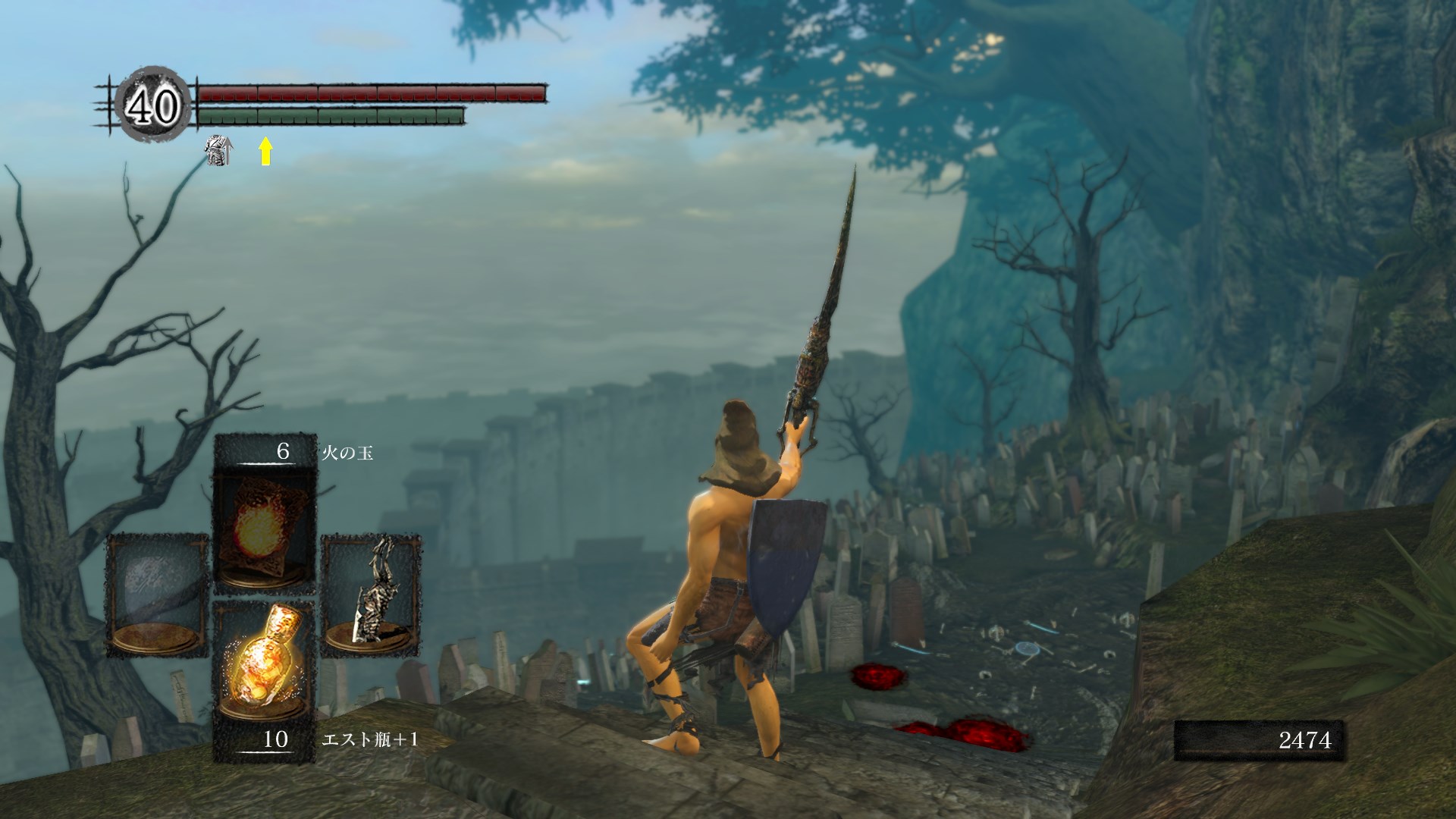Click the right-hand weapon slot

[x=371, y=595]
